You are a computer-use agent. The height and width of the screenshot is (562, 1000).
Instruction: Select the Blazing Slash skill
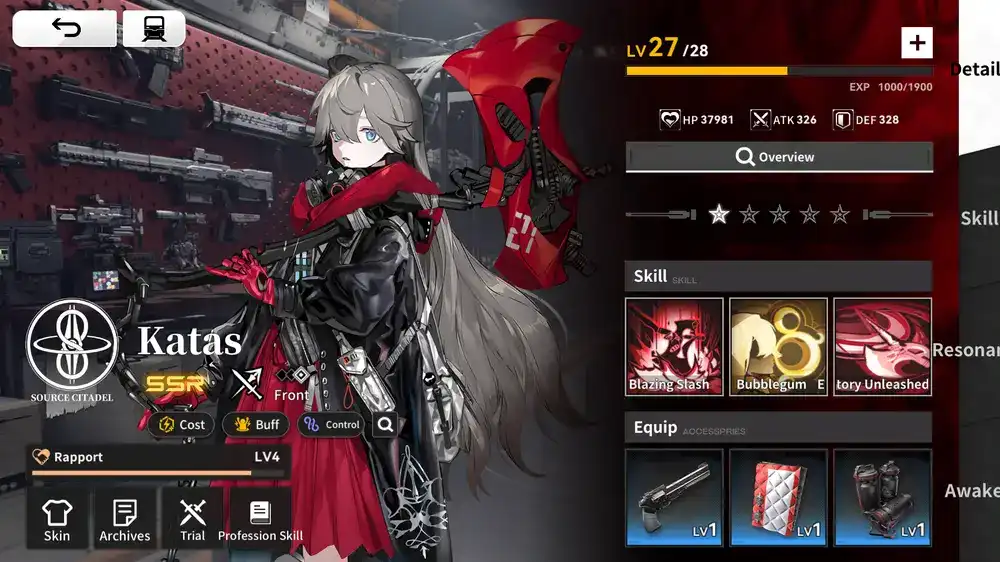tap(674, 346)
